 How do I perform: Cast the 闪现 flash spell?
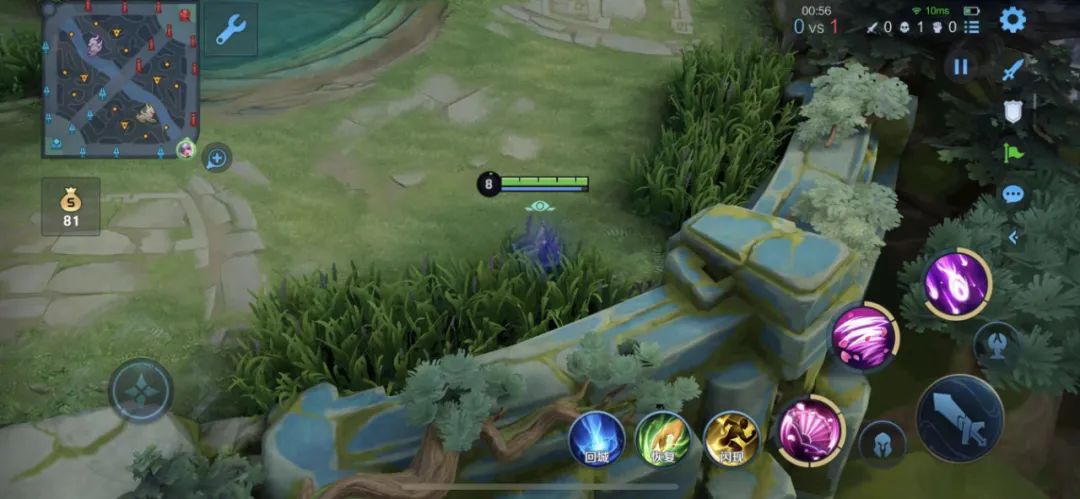[x=732, y=438]
